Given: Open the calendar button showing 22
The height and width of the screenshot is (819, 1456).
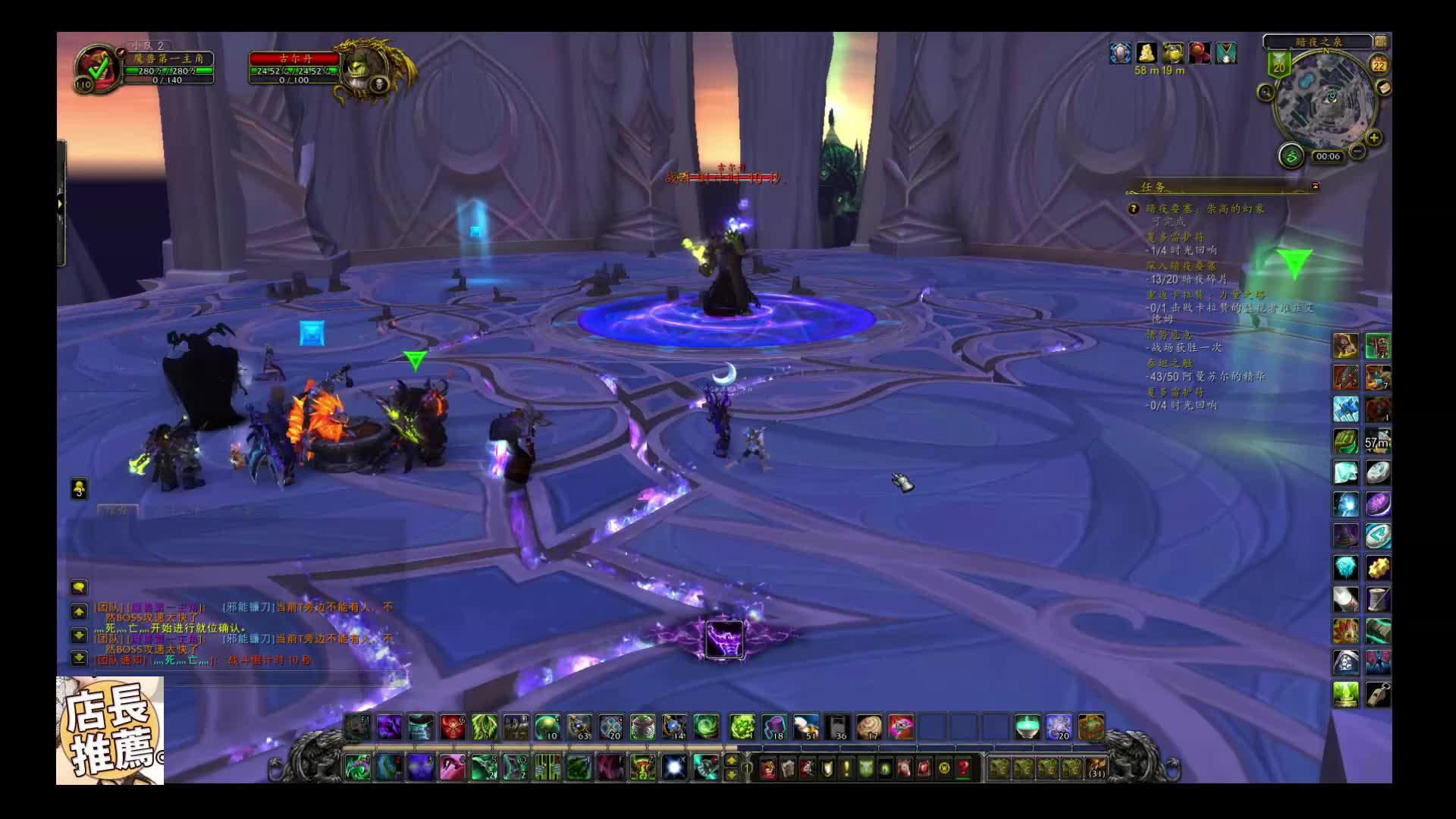Looking at the screenshot, I should click(x=1379, y=64).
